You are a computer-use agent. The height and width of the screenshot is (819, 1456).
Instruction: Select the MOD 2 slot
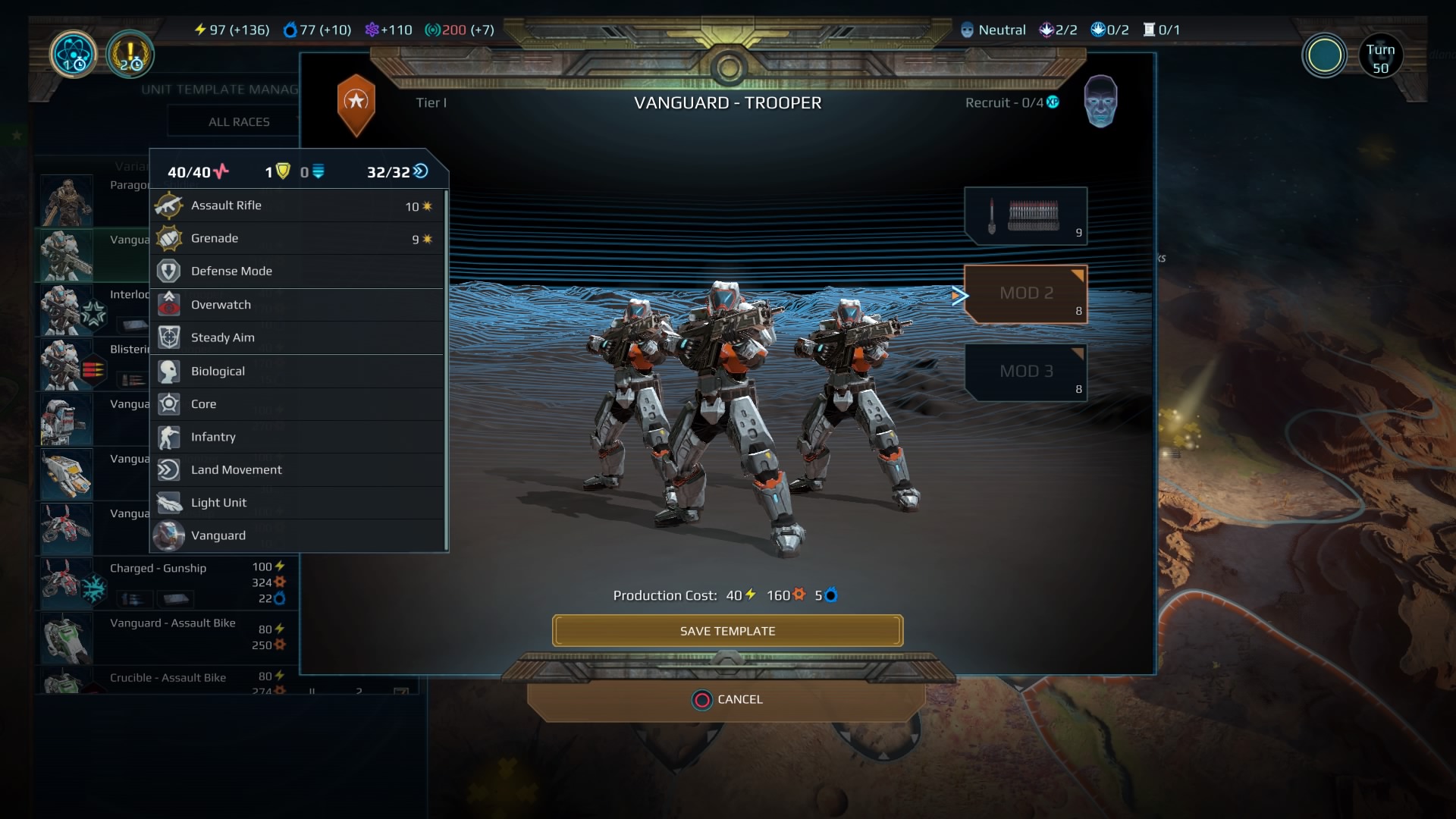1025,293
